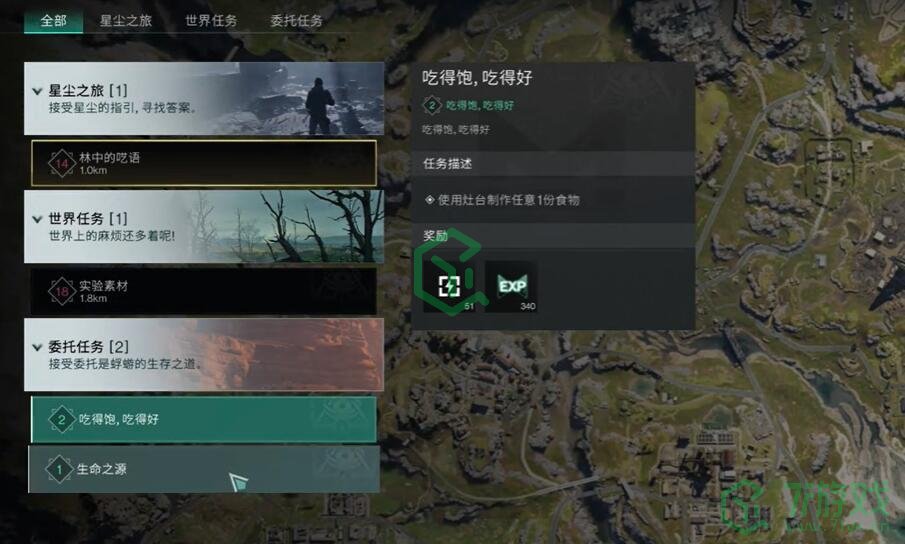Open the 星尘之旅 tab
Viewport: 905px width, 544px height.
pyautogui.click(x=126, y=20)
